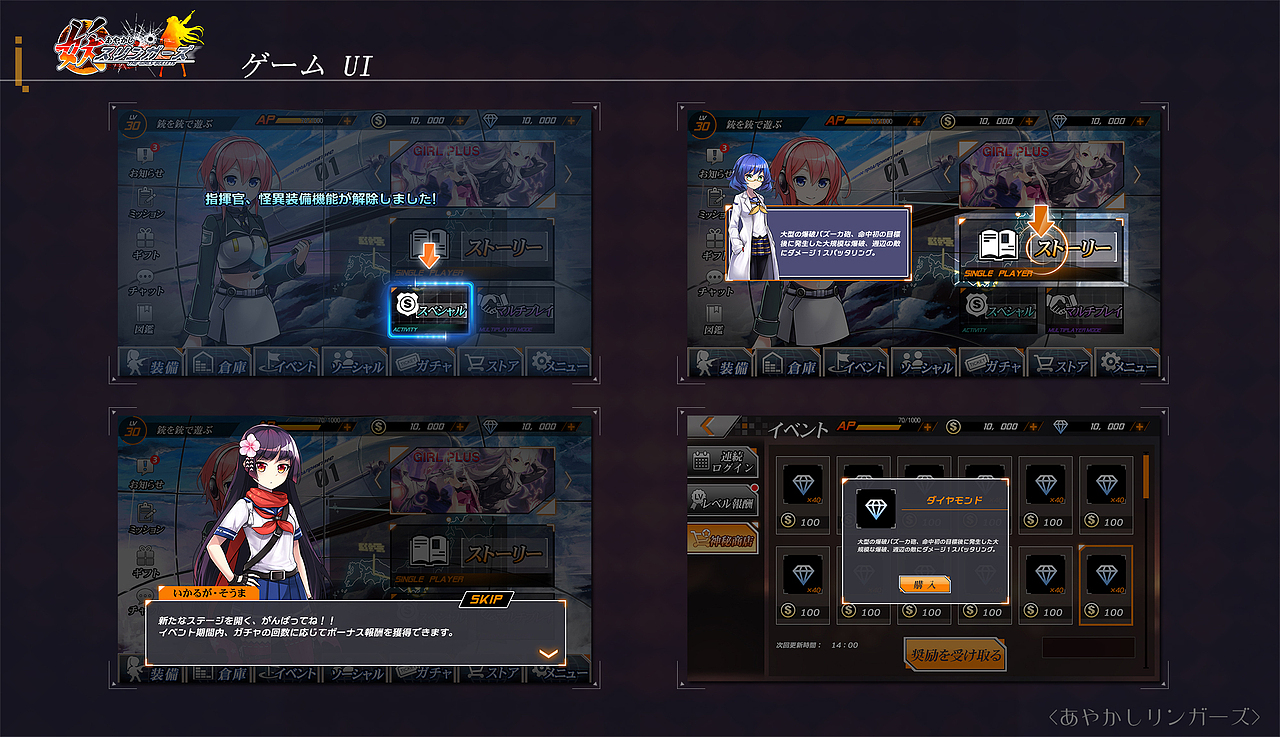Open the お知らせ notifications icon in the sidebar

[x=144, y=155]
